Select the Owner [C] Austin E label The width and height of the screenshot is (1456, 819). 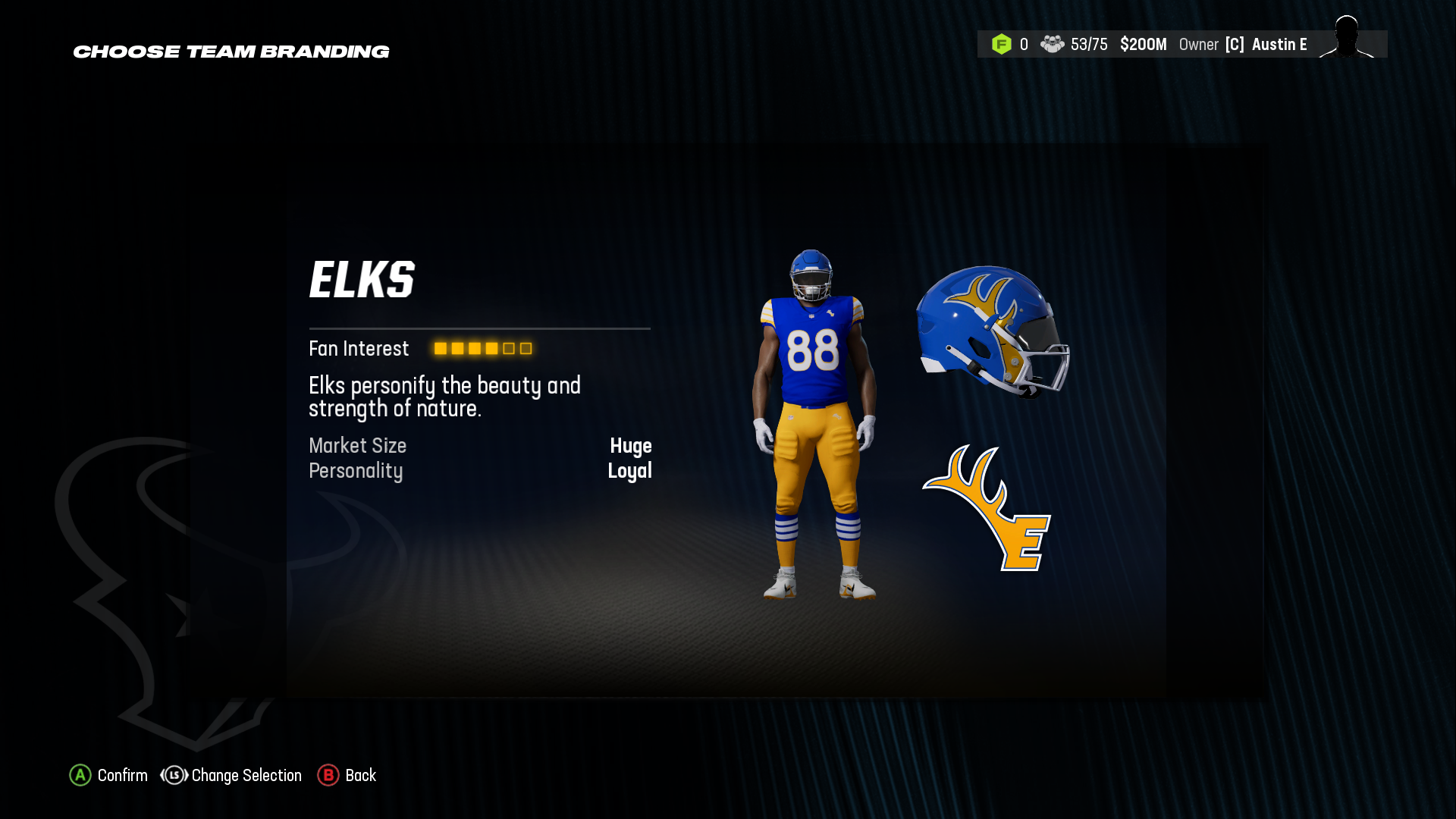pos(1244,44)
